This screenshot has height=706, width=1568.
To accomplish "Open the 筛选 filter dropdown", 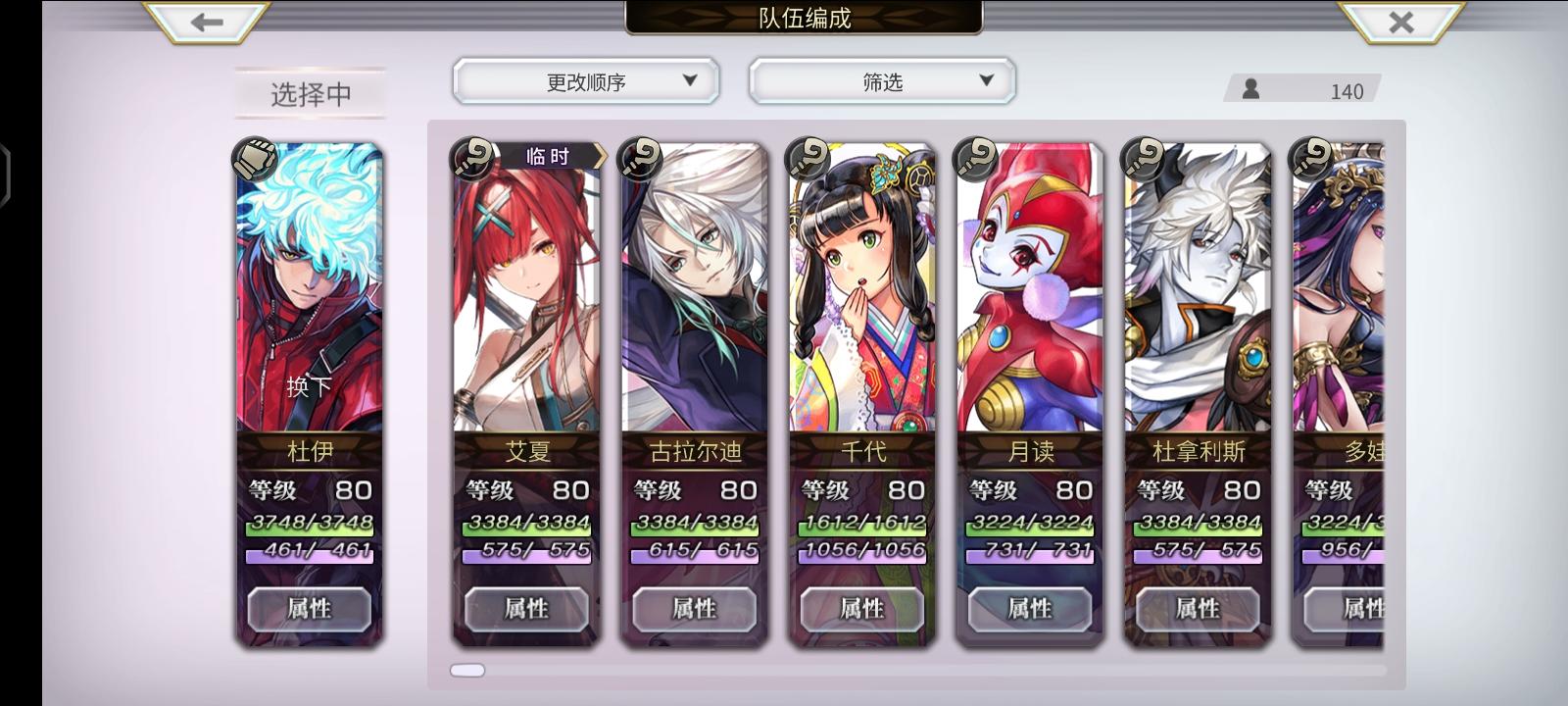I will pyautogui.click(x=881, y=80).
